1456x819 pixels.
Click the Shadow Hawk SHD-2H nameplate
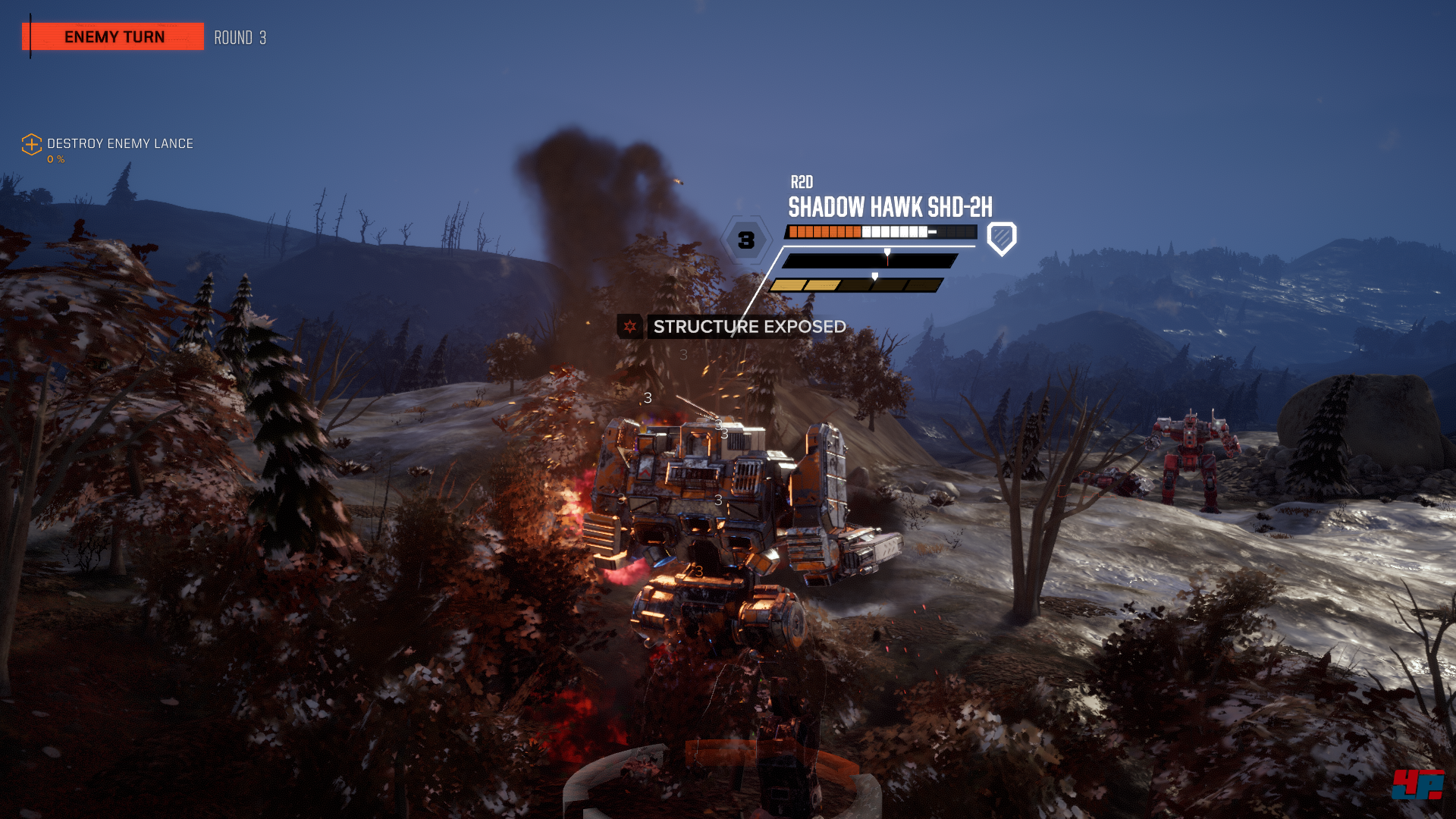point(890,207)
